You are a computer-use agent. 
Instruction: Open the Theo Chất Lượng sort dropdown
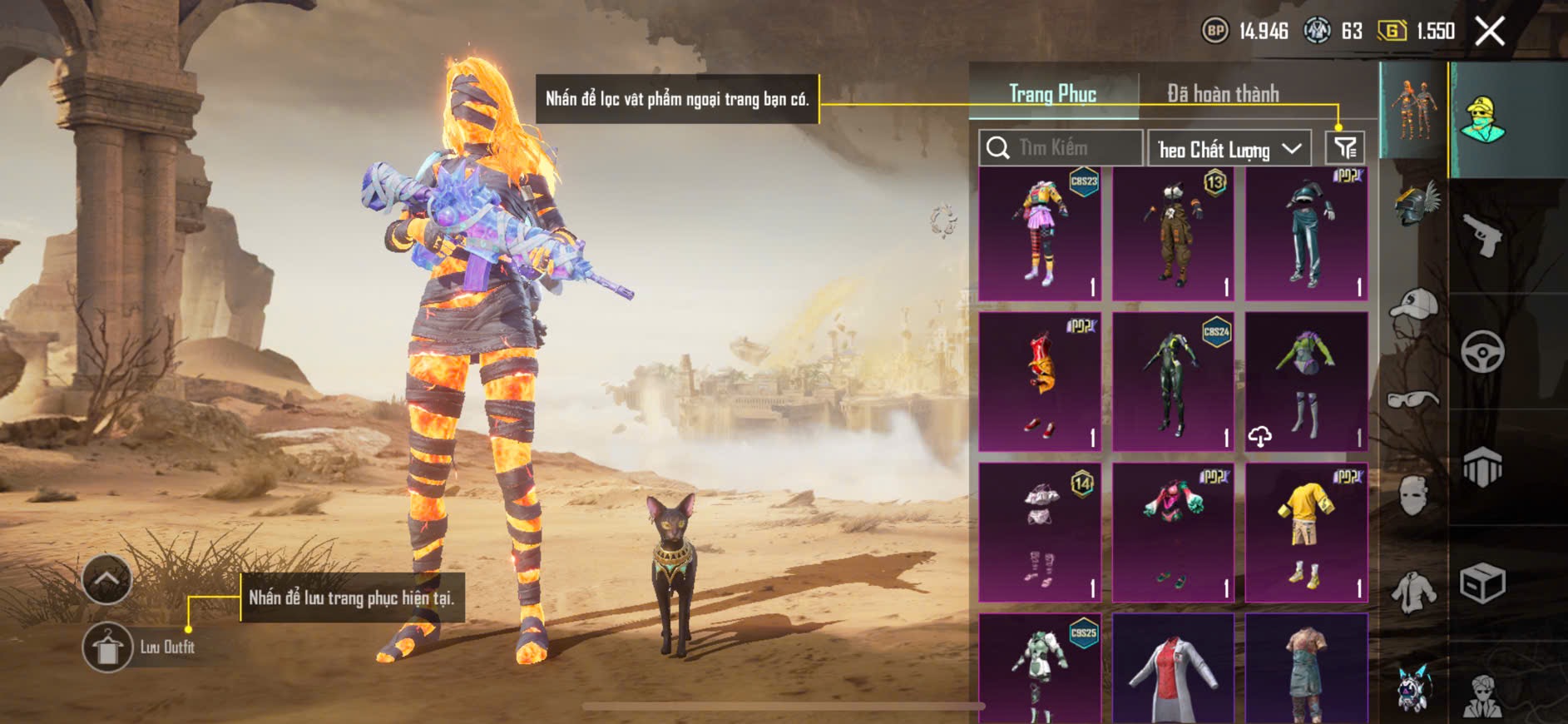click(1229, 149)
